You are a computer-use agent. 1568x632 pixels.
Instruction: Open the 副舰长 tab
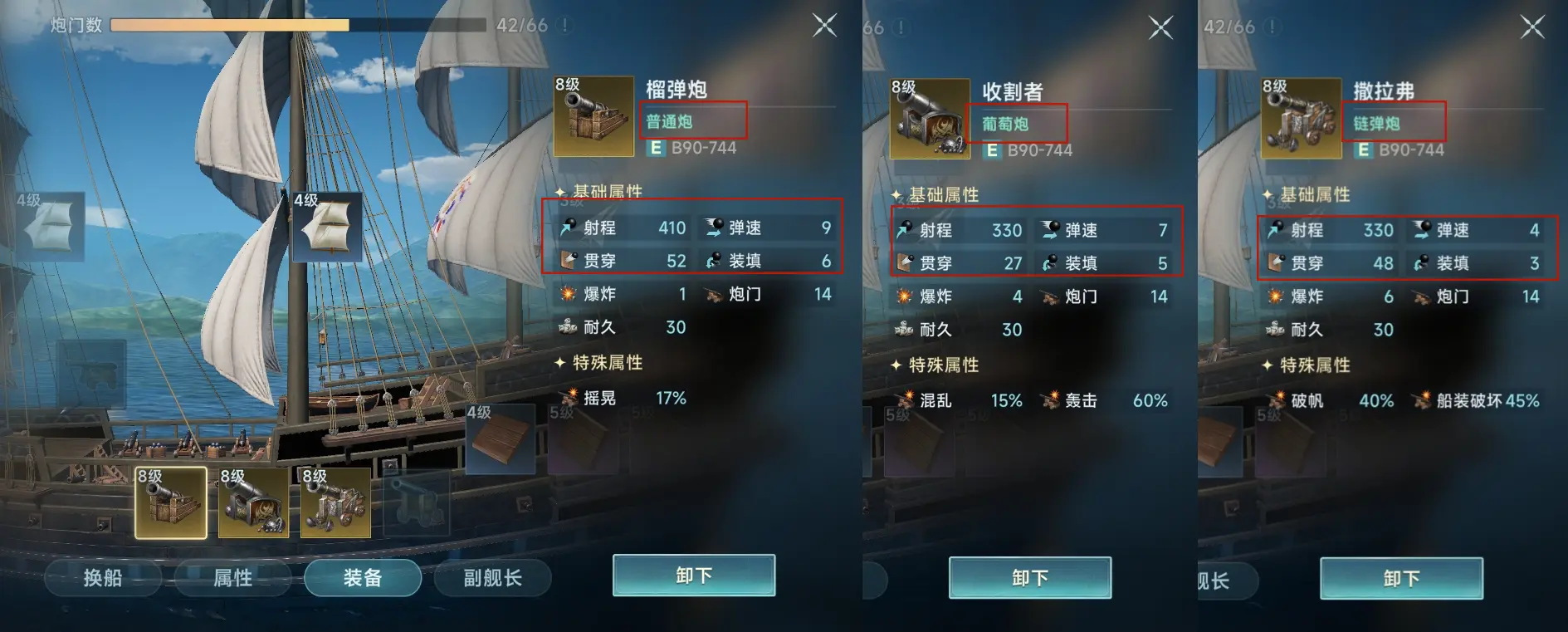click(x=492, y=577)
